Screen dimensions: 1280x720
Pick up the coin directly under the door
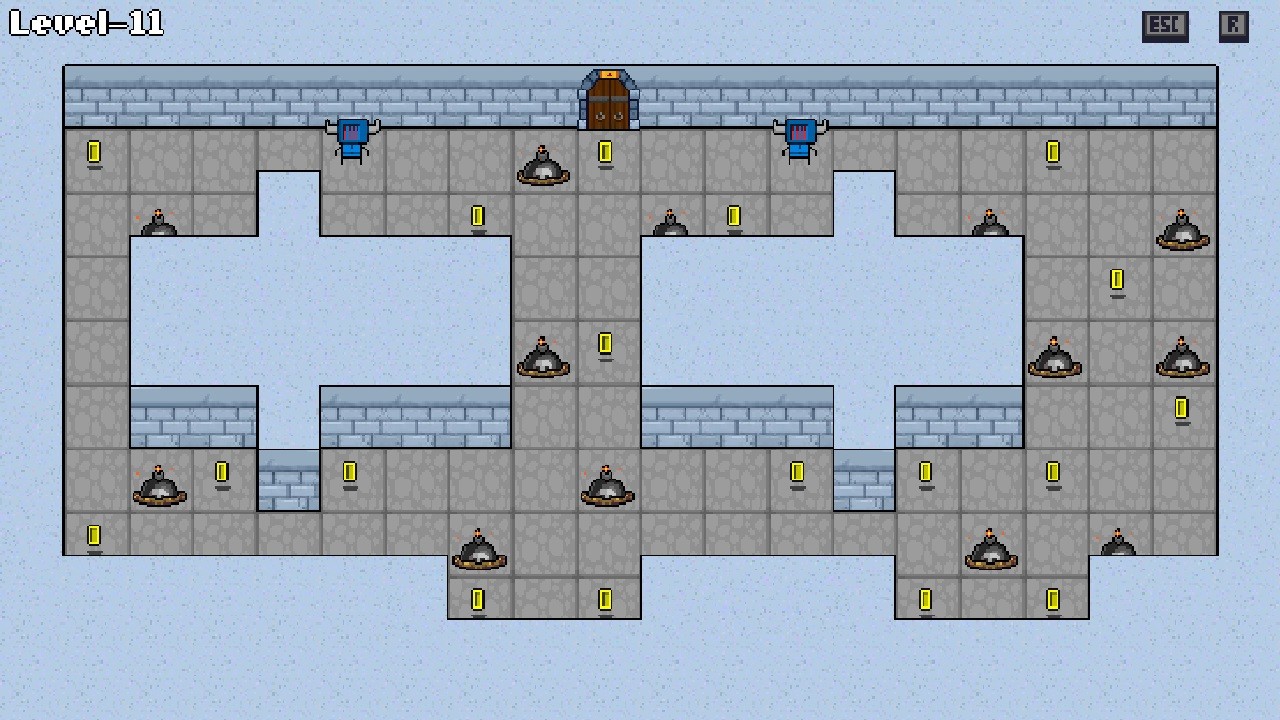[605, 153]
